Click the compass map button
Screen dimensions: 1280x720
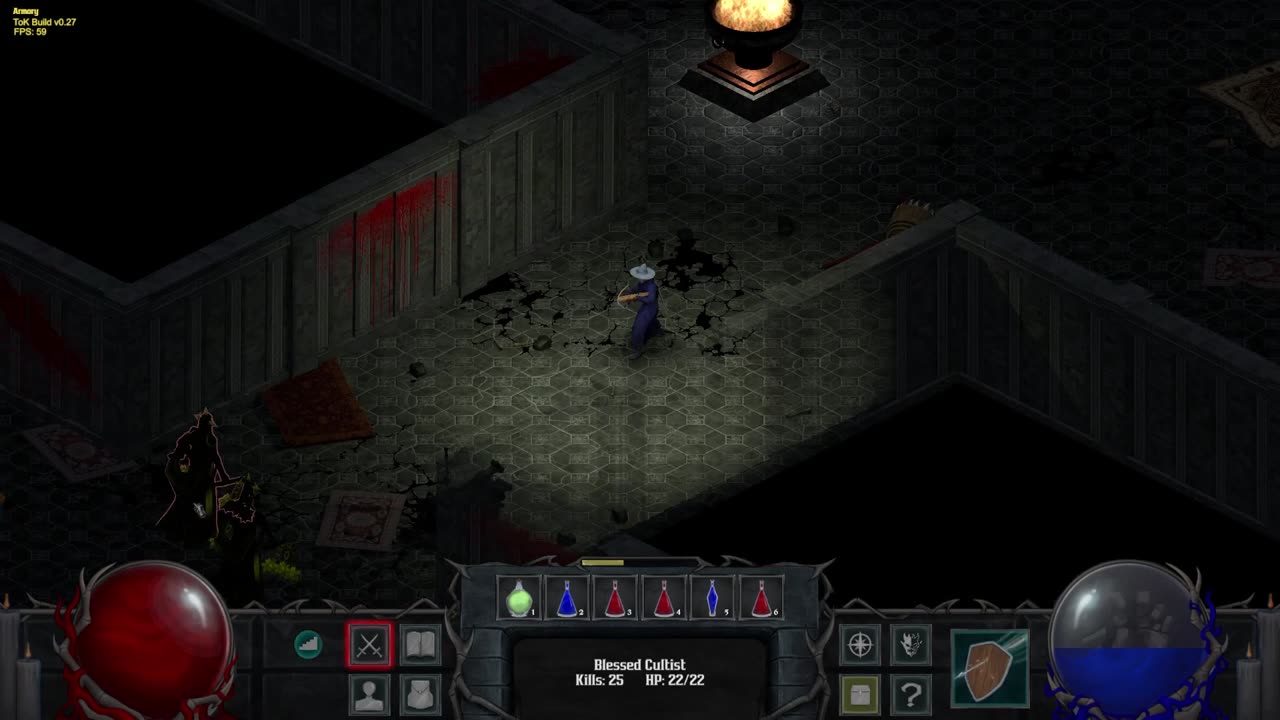[x=860, y=645]
